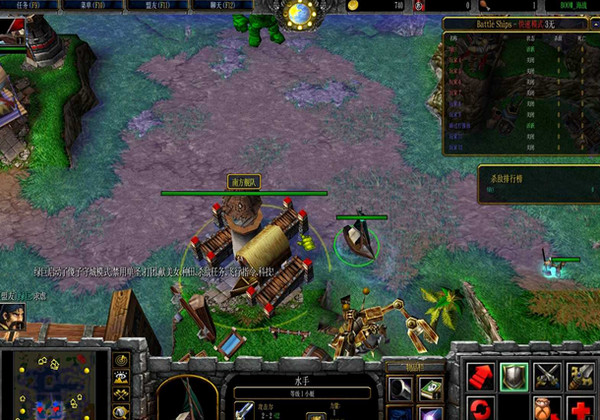The height and width of the screenshot is (420, 600).
Task: Click the day-night clock indicator
Action: click(x=299, y=13)
